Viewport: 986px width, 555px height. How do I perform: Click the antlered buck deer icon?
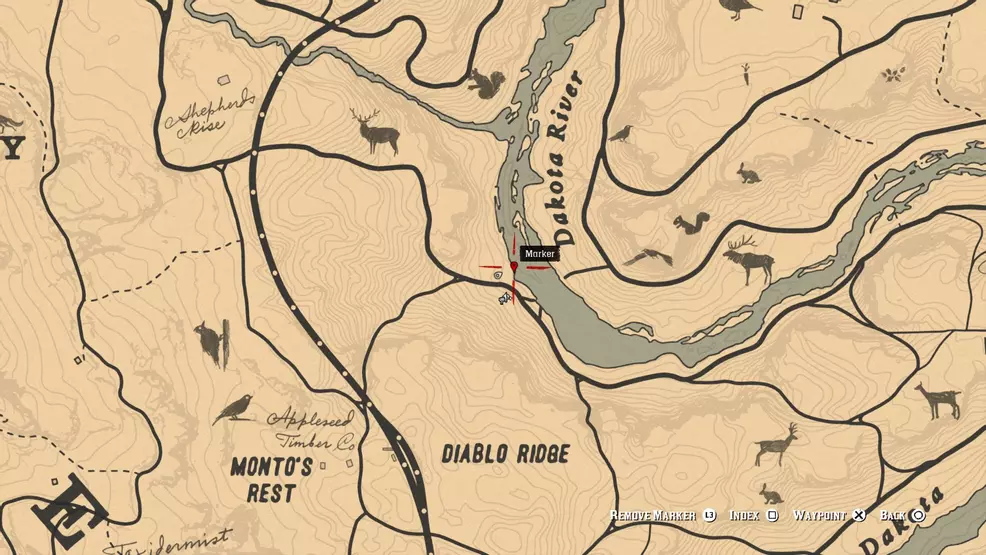click(x=375, y=131)
